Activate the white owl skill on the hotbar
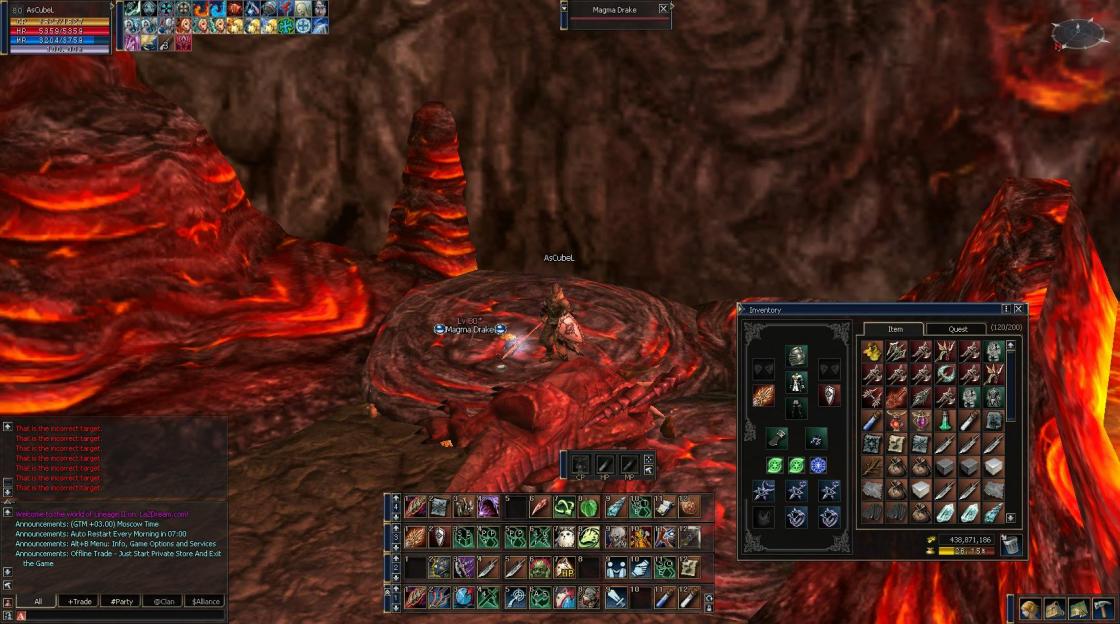The image size is (1120, 624). [x=565, y=537]
